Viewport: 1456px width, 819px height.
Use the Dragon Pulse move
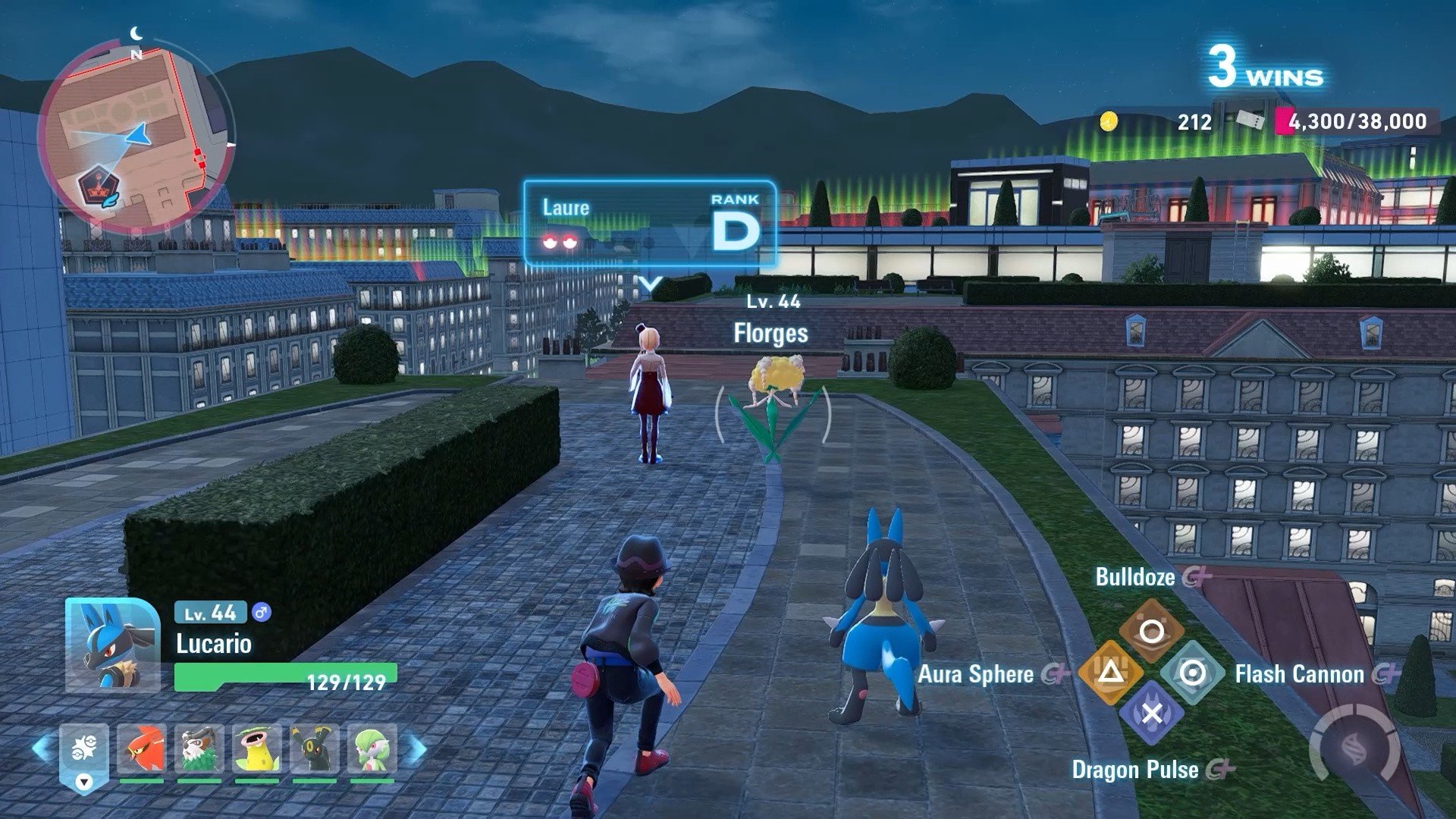tap(1151, 714)
